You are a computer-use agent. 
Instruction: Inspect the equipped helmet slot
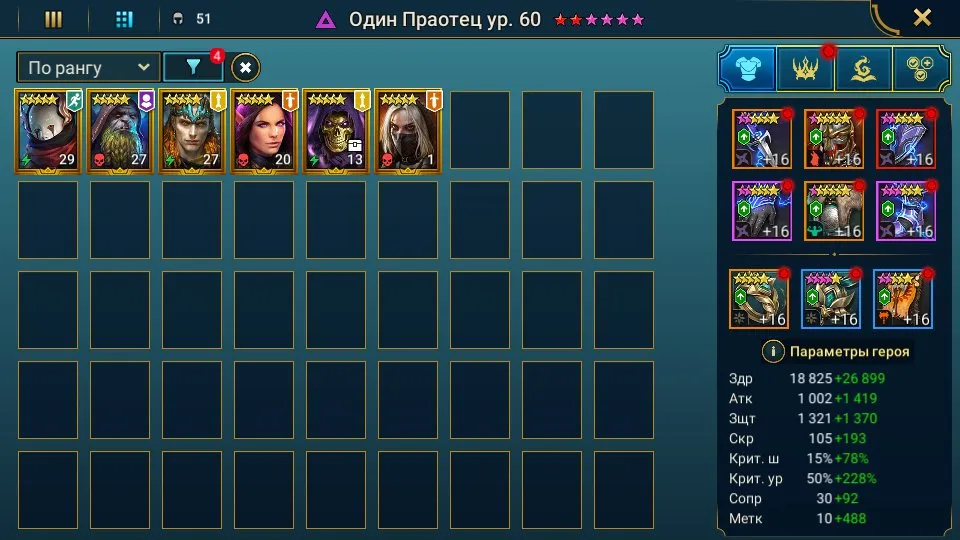coord(834,139)
